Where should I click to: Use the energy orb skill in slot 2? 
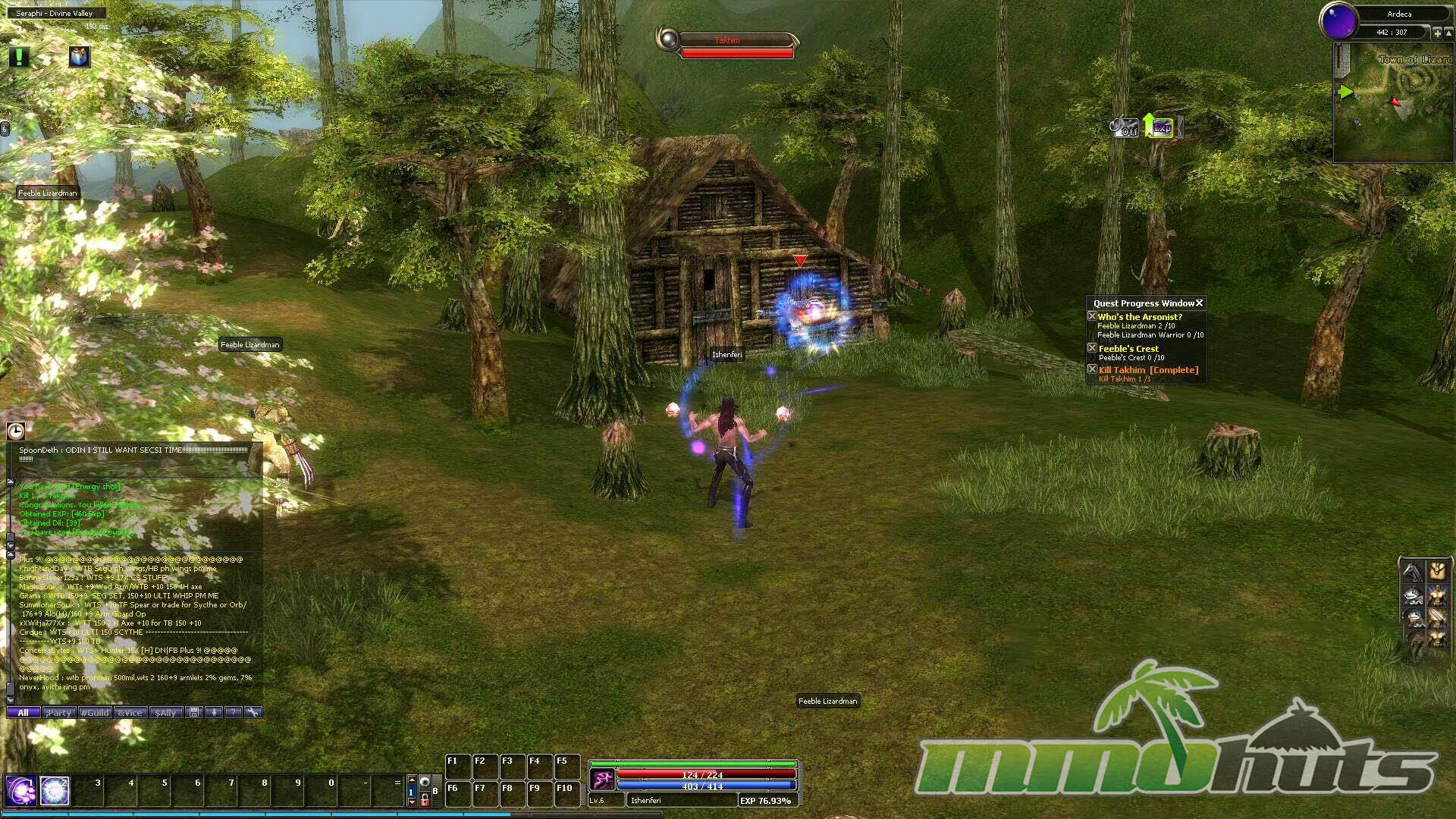(55, 791)
